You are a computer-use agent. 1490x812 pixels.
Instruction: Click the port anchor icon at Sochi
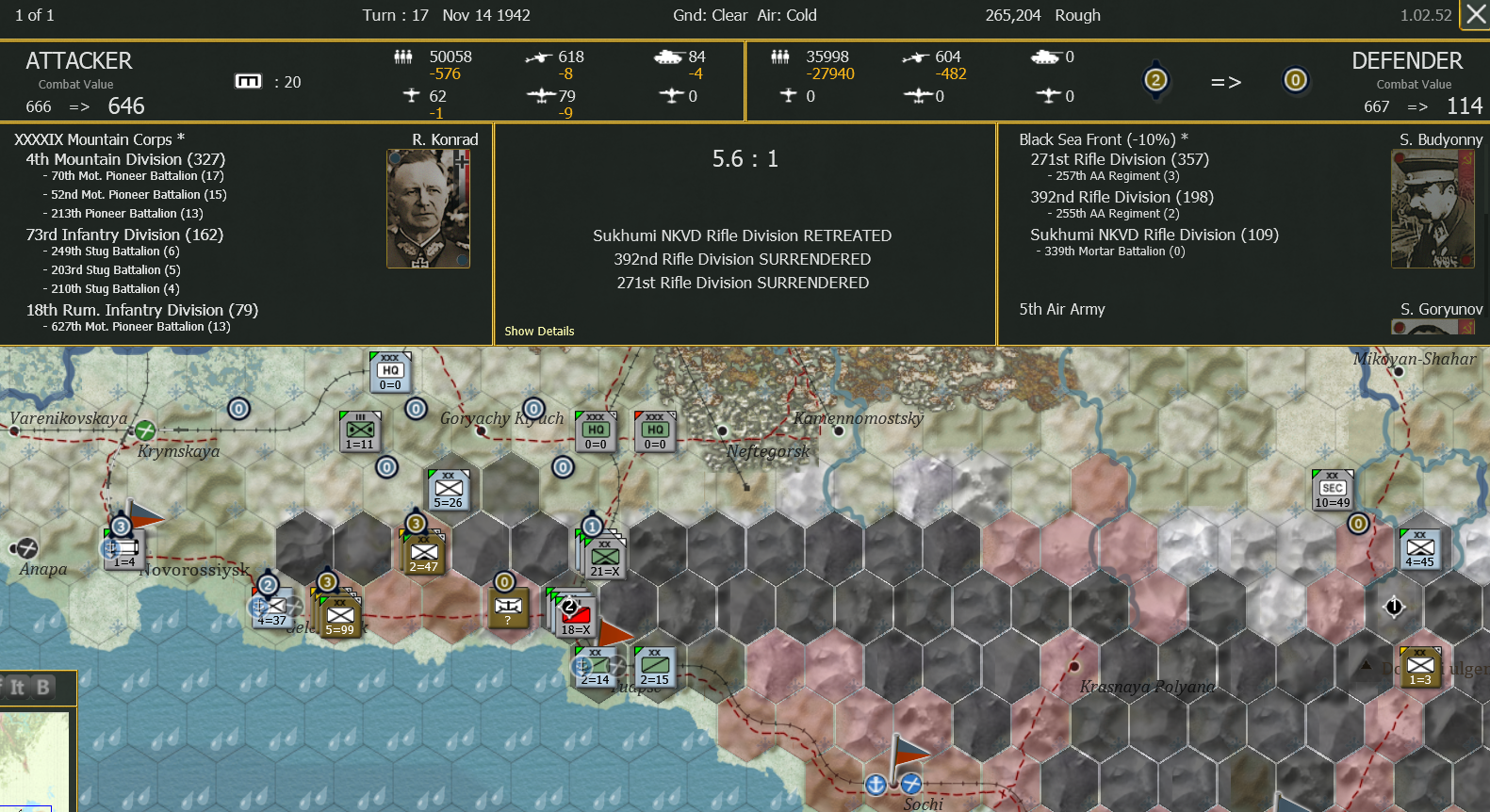[876, 784]
